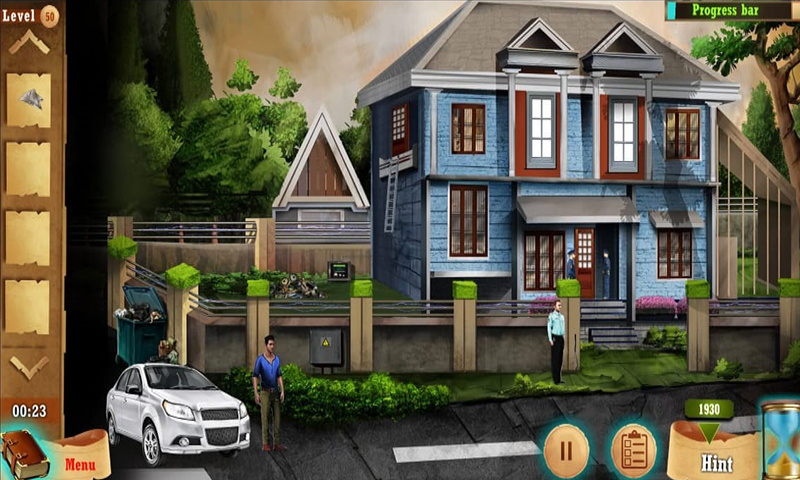Activate the hourglass icon
This screenshot has width=800, height=480.
(x=778, y=440)
